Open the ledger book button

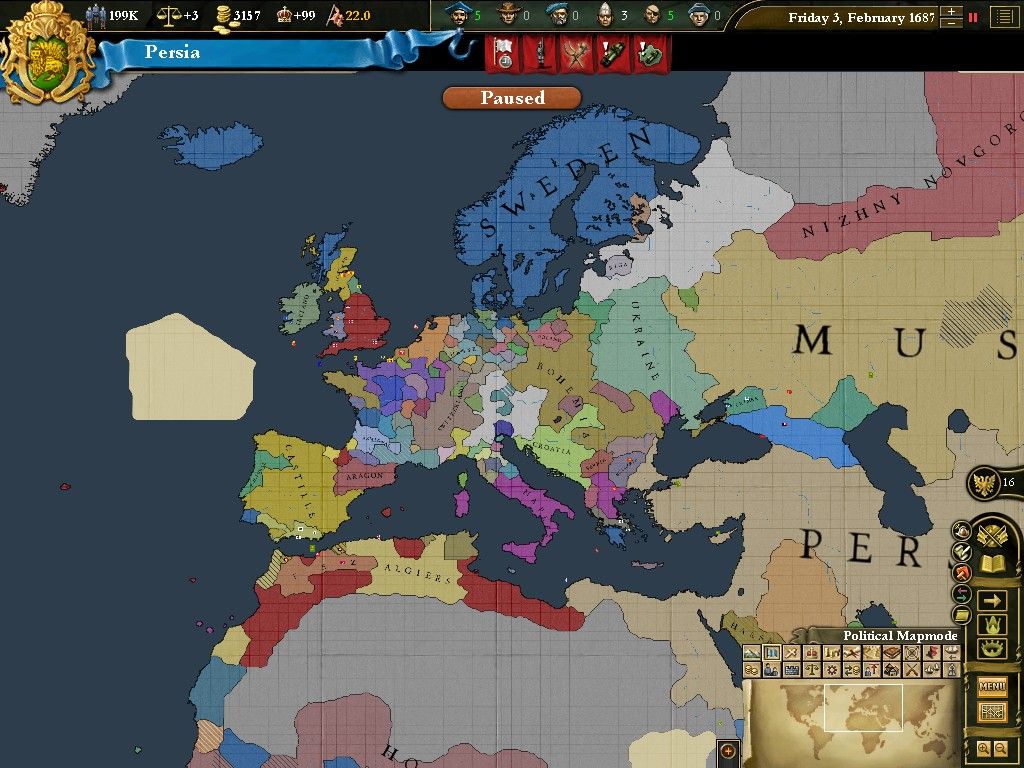pyautogui.click(x=992, y=563)
